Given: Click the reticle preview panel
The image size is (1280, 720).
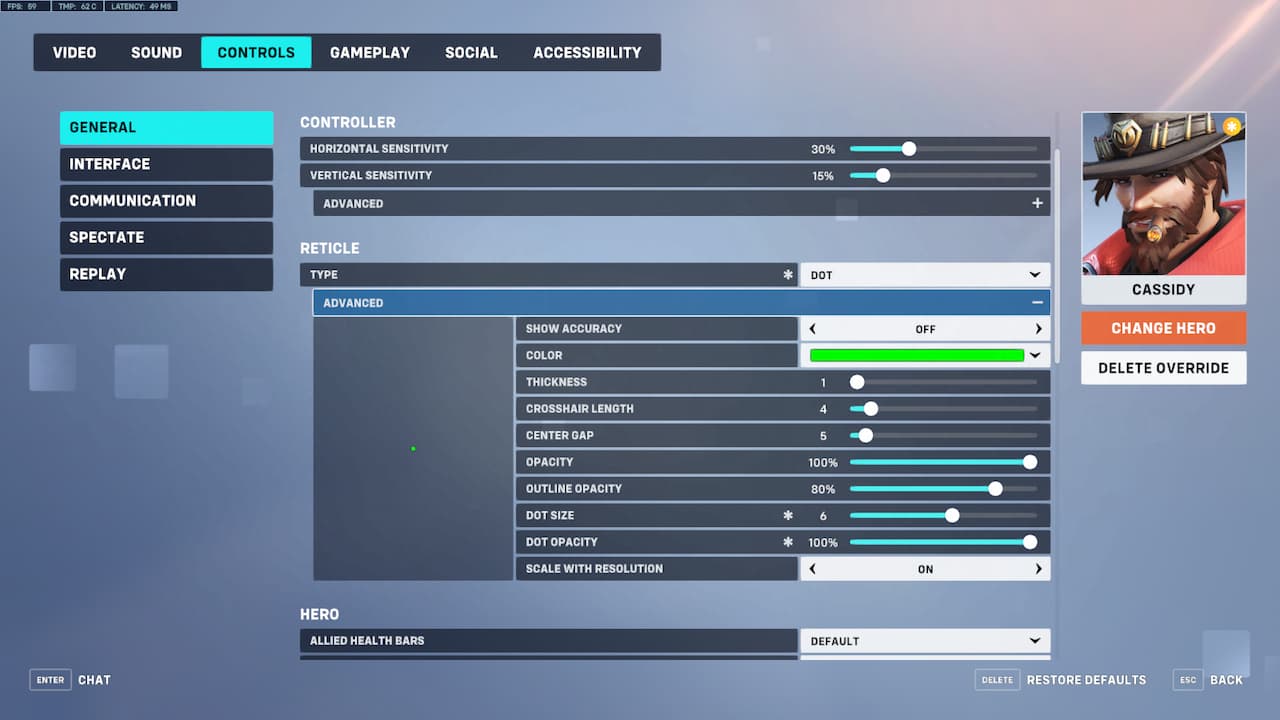Looking at the screenshot, I should [x=412, y=448].
